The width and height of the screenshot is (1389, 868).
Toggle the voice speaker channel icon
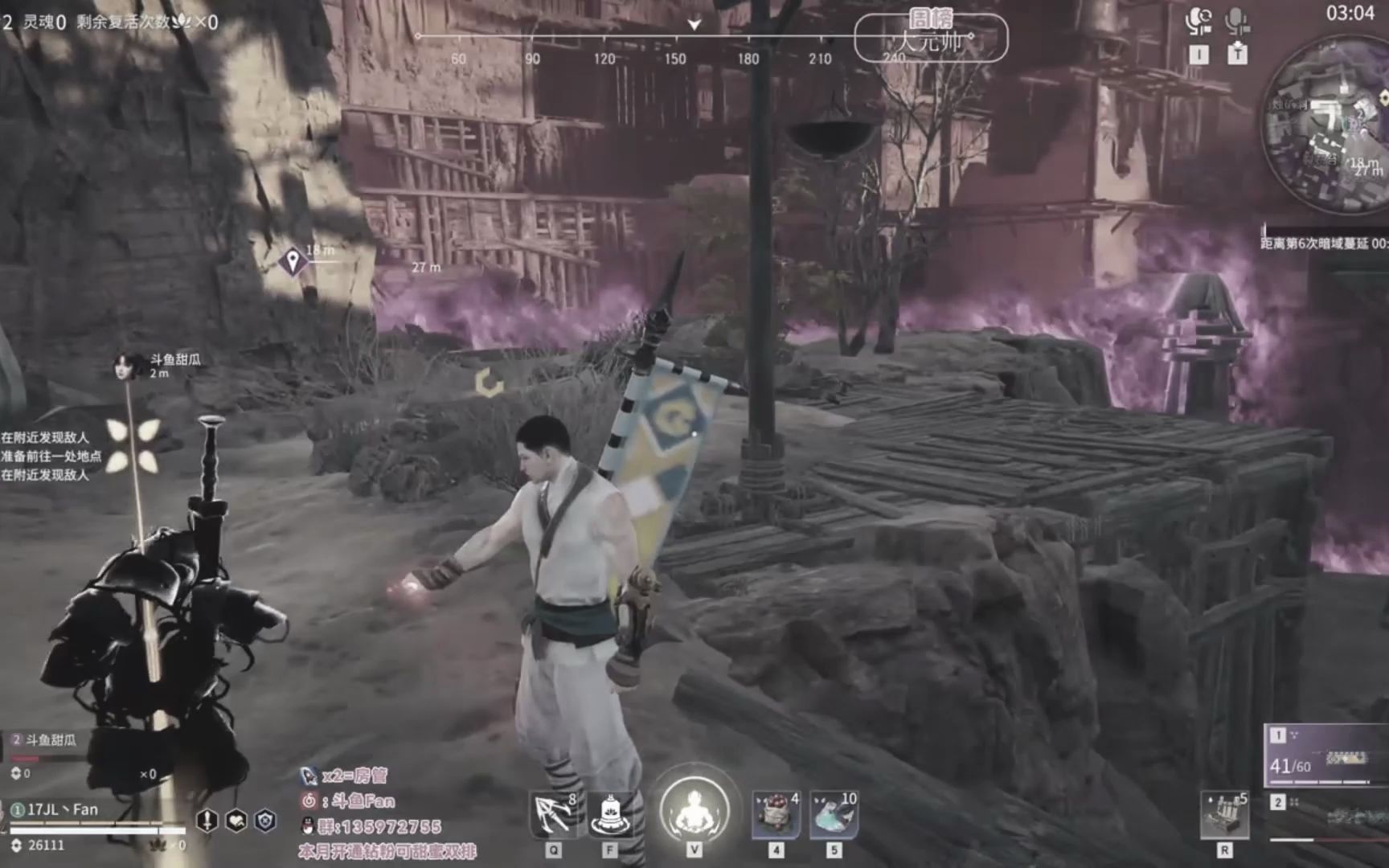tap(1198, 22)
